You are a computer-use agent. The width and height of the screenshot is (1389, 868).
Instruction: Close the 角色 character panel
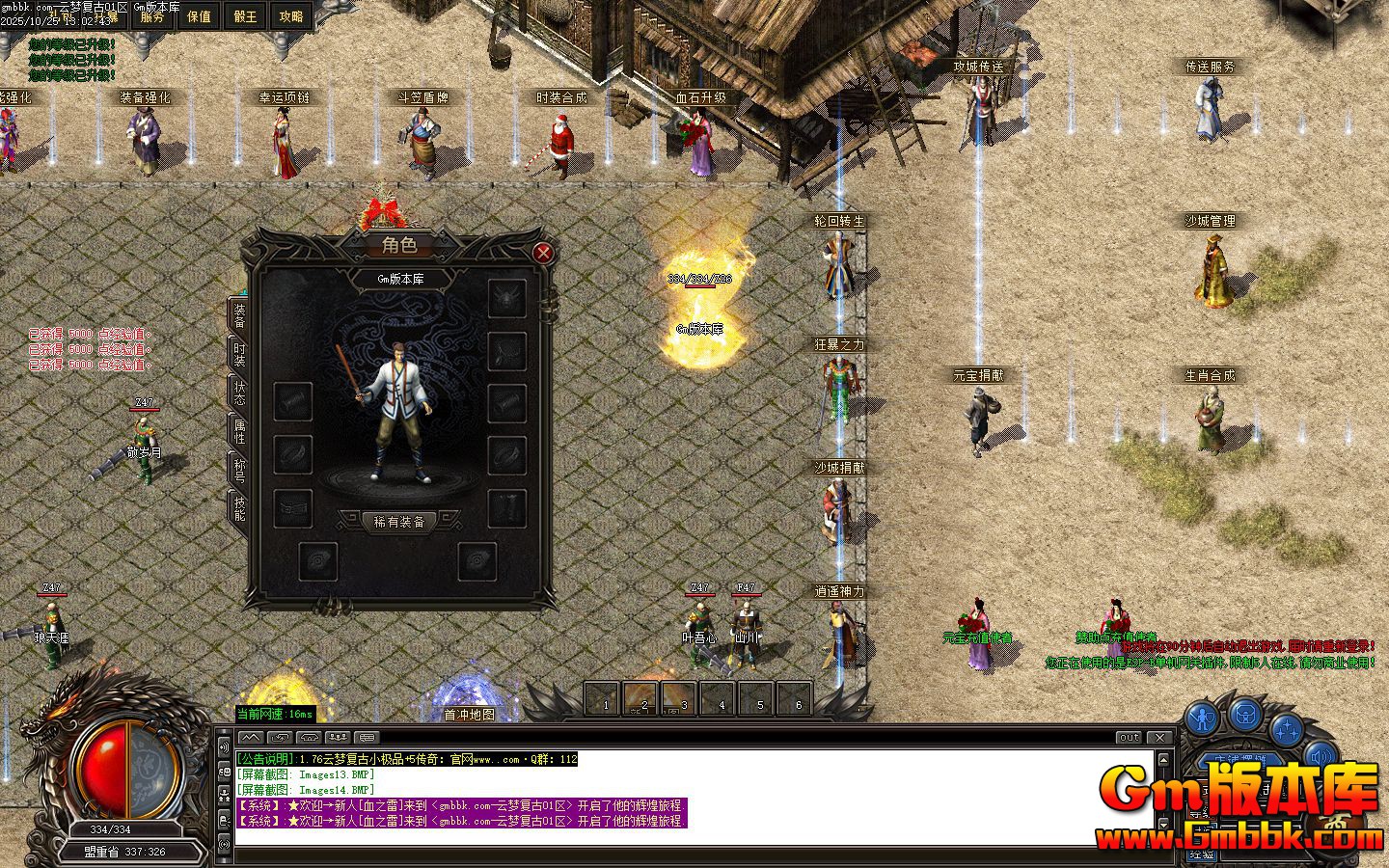(x=543, y=253)
